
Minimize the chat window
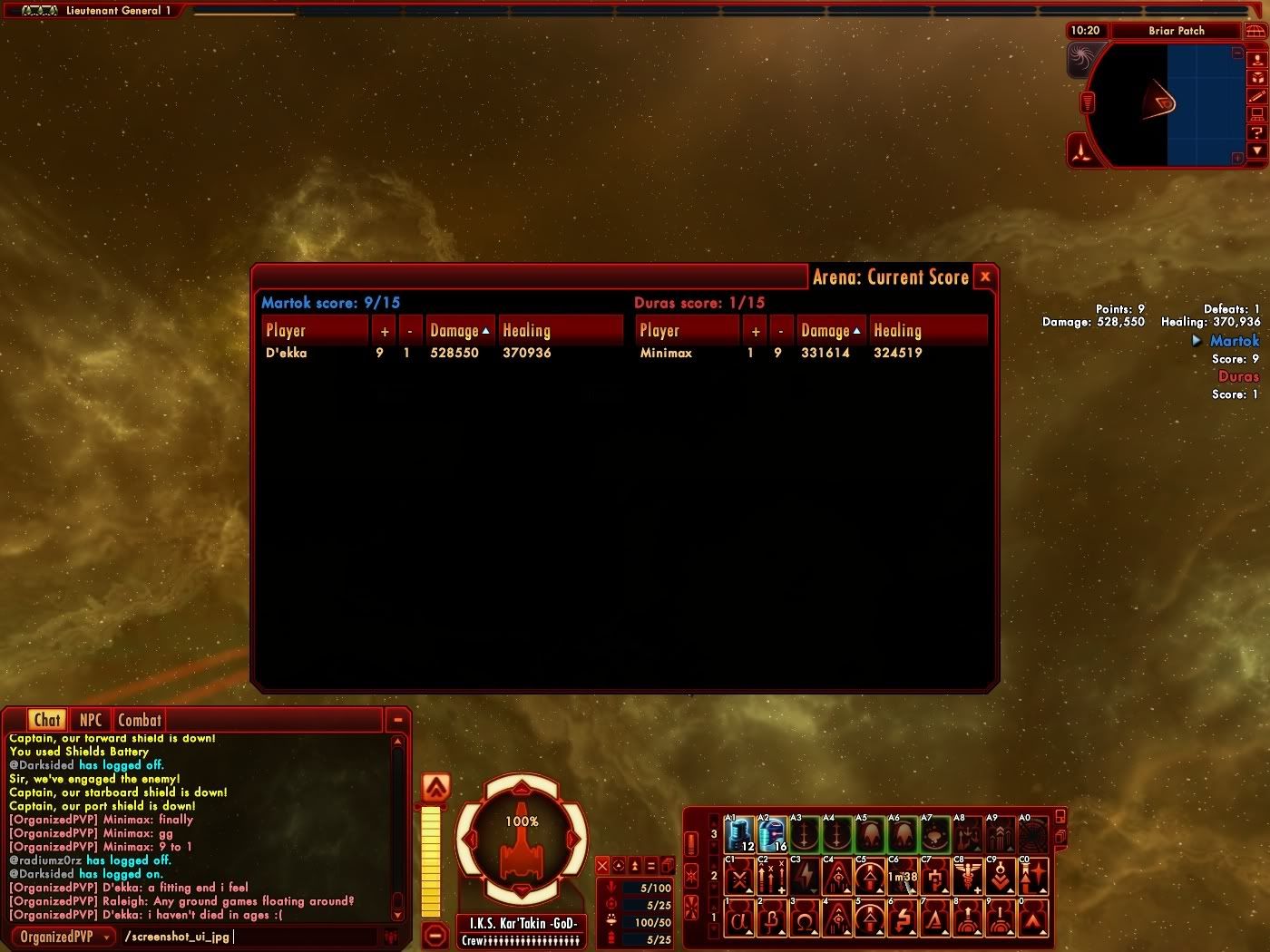point(397,720)
